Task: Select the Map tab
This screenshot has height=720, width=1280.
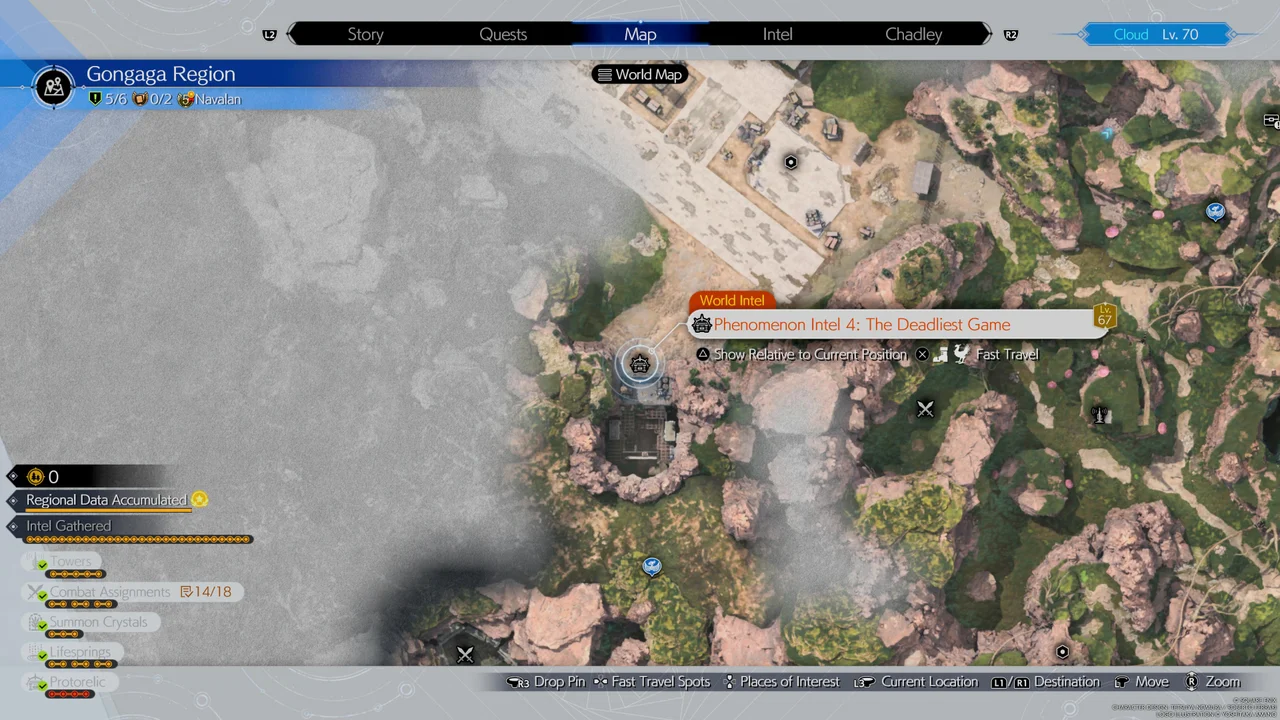Action: 640,34
